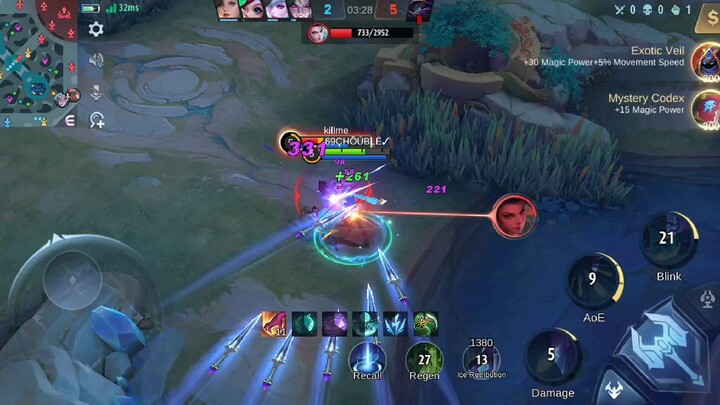Toggle the muted microphone icon
This screenshot has width=720, height=405.
pyautogui.click(x=96, y=91)
